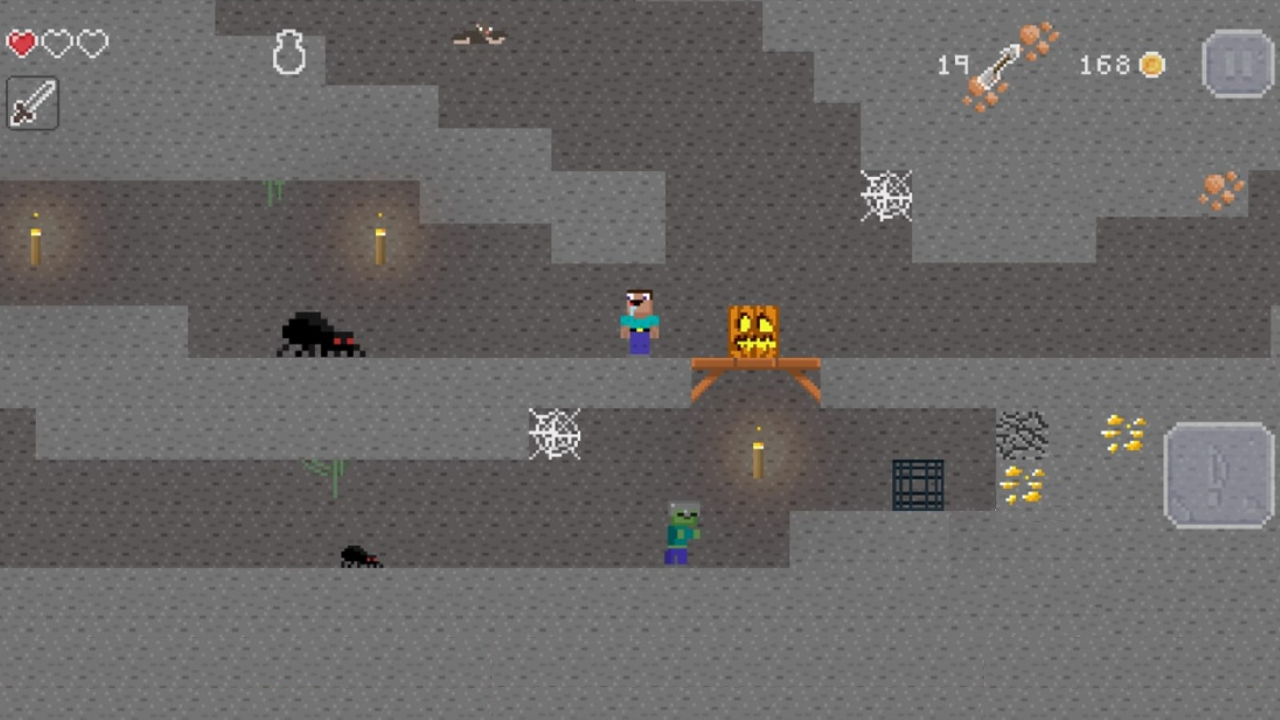
Task: Select the sword in the hotbar slot
Action: [x=31, y=103]
